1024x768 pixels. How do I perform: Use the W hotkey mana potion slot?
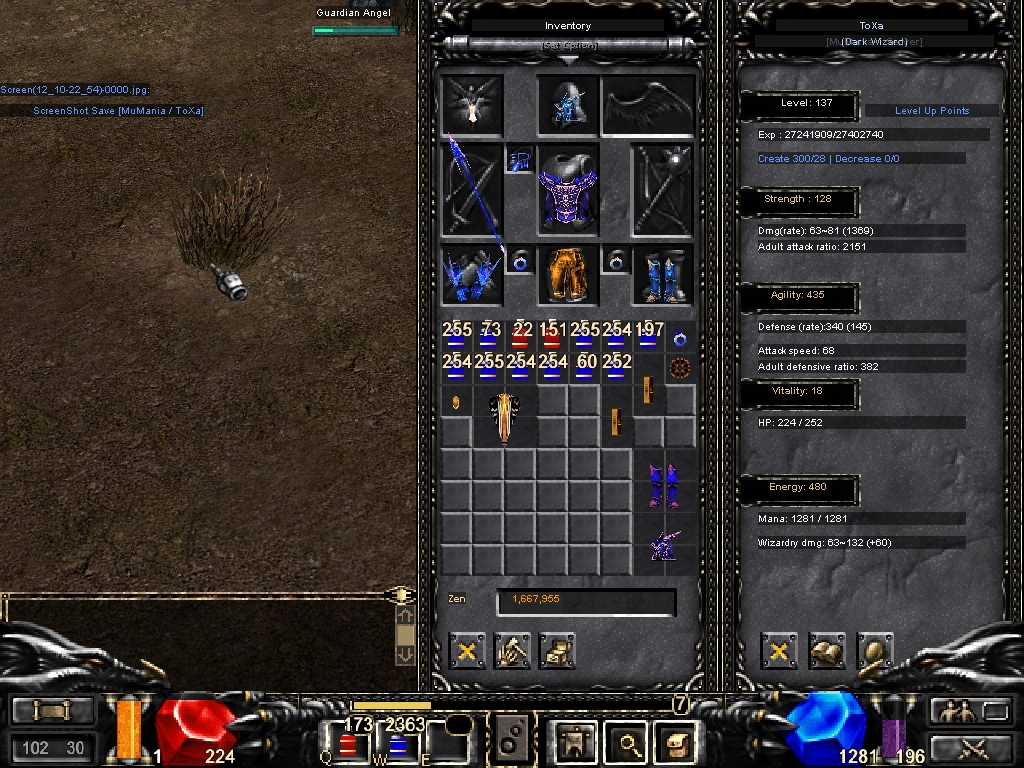coord(397,745)
